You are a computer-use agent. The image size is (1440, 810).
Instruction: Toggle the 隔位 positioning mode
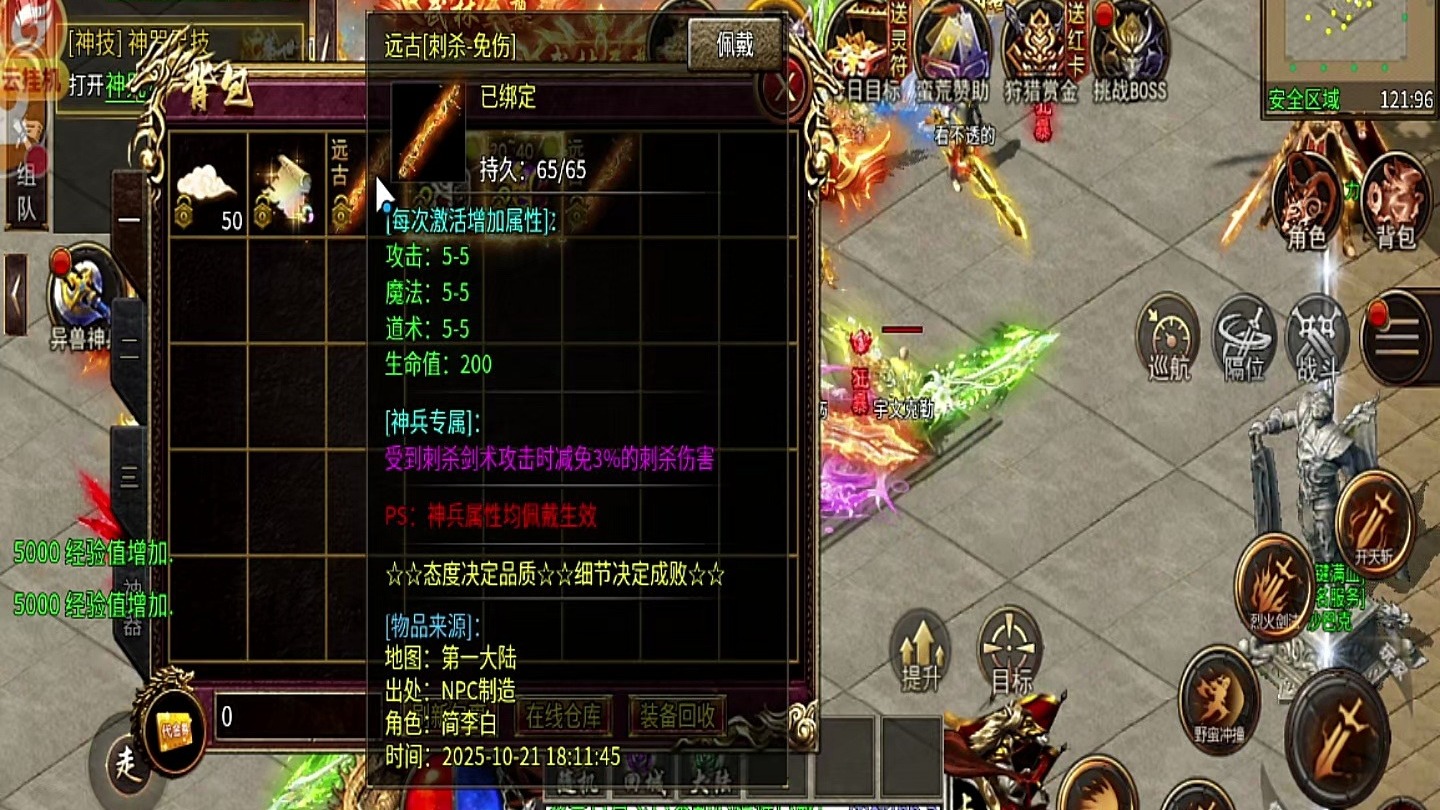tap(1242, 338)
